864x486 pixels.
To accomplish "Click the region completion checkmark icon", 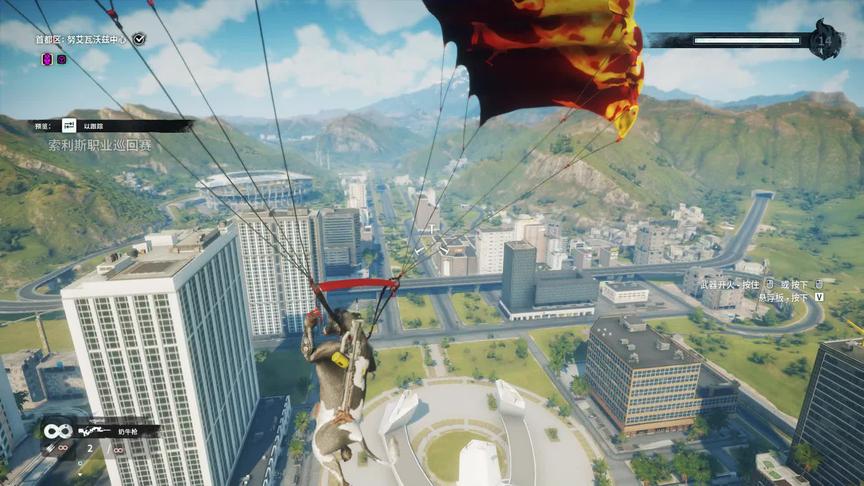I will pos(140,39).
